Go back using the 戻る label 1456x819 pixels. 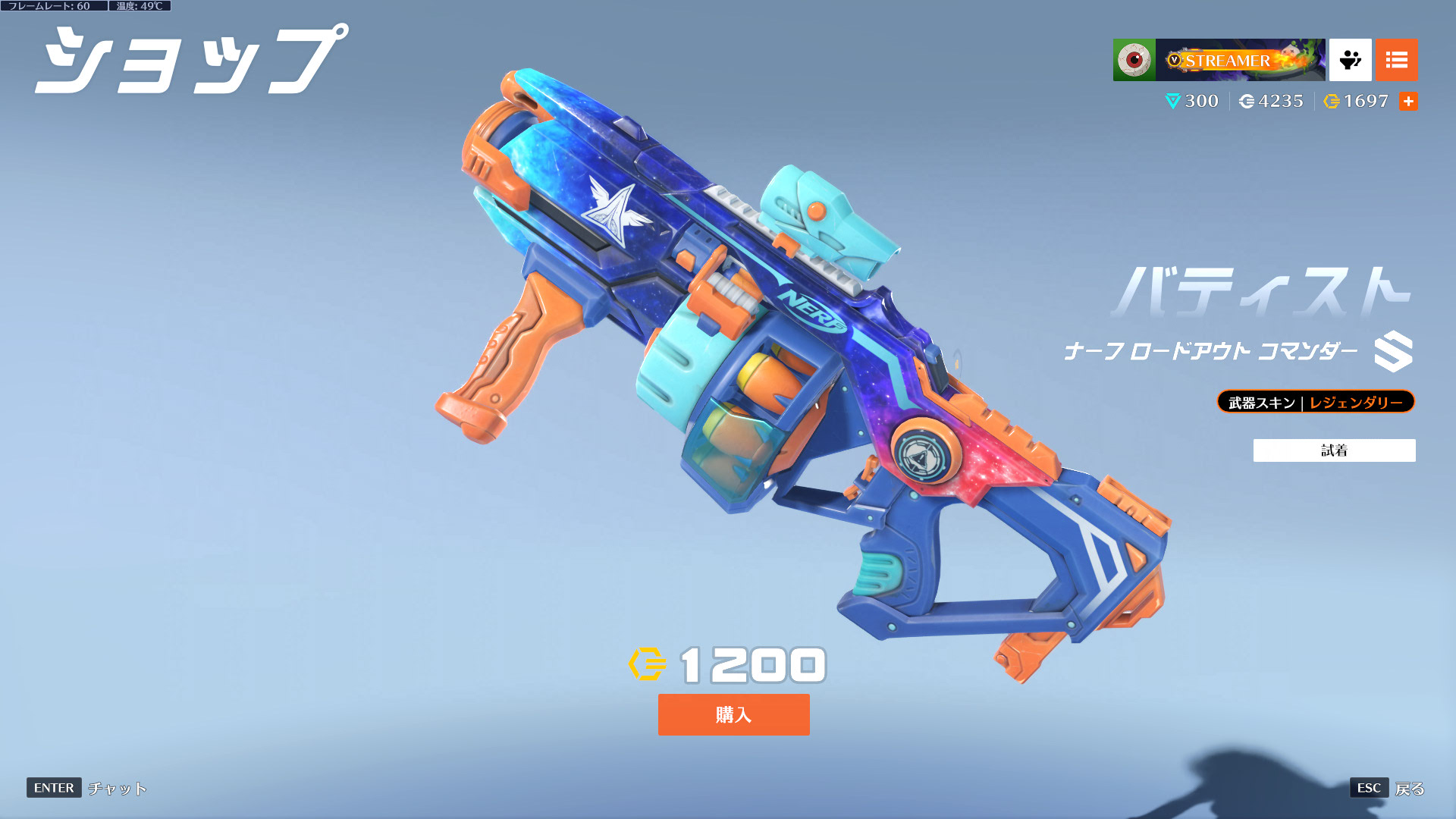click(x=1410, y=789)
